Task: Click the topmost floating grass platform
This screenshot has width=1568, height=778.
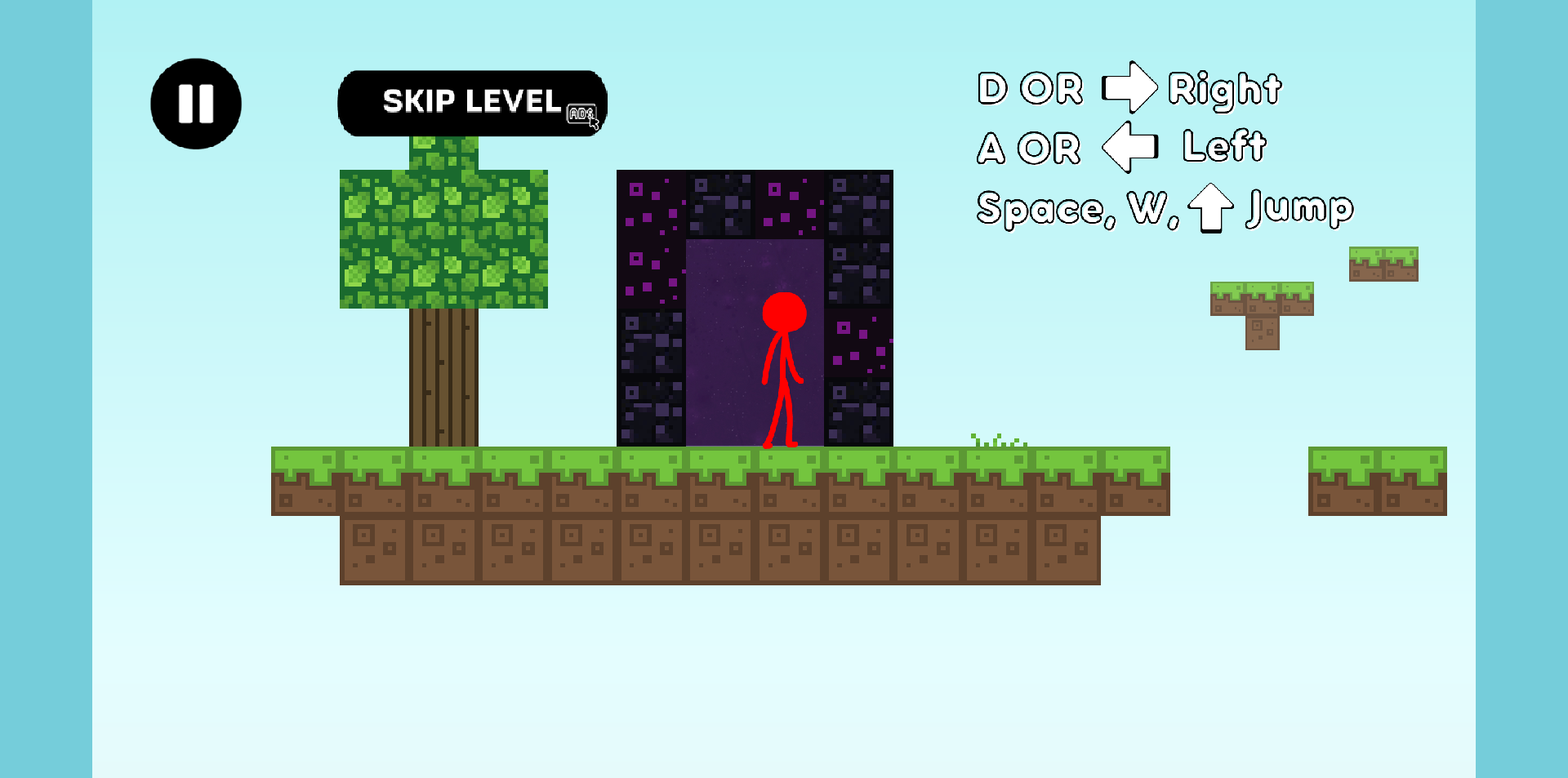Action: (x=1383, y=263)
